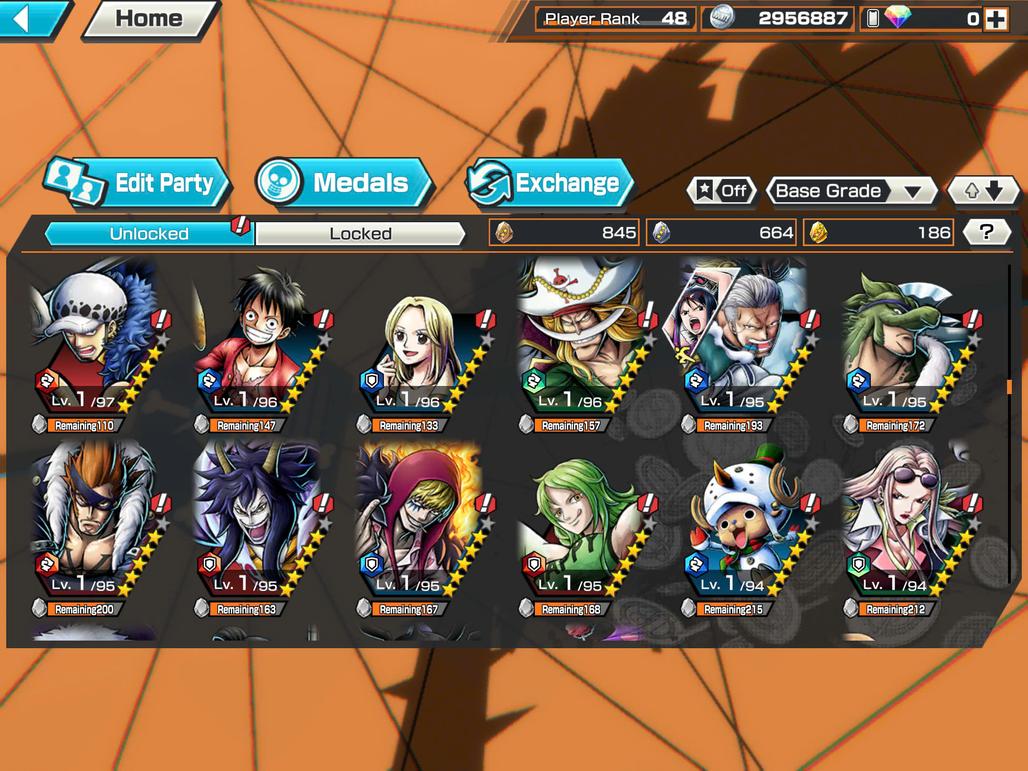Return to the Home screen

(150, 18)
